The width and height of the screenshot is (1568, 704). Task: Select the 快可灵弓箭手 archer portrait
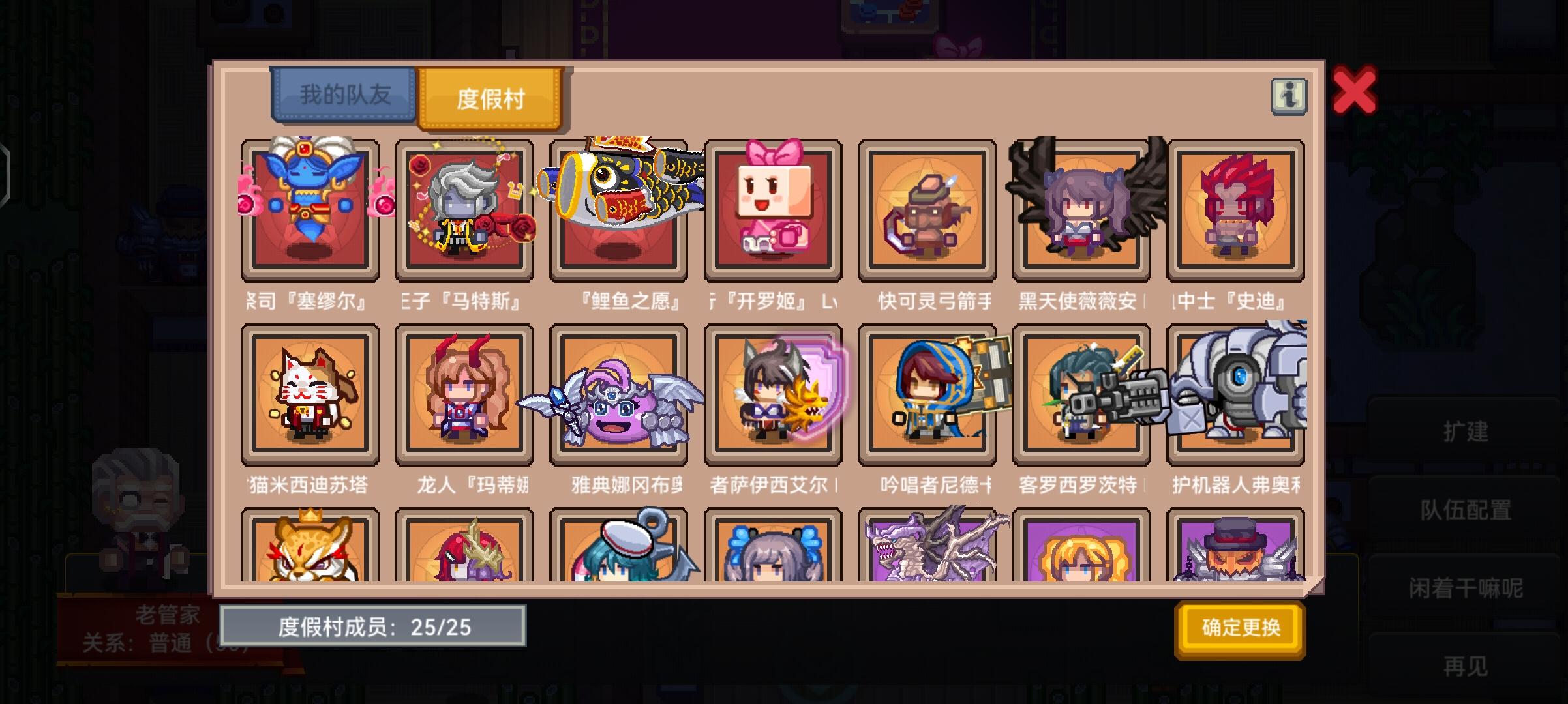(927, 210)
